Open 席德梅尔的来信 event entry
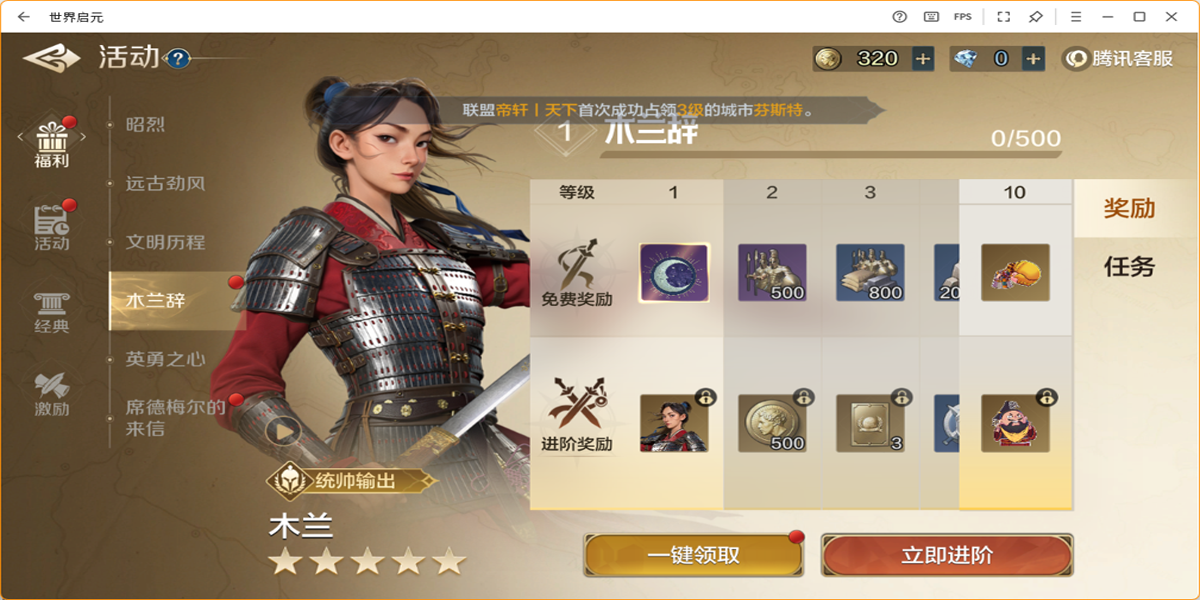Image resolution: width=1200 pixels, height=600 pixels. click(x=175, y=418)
